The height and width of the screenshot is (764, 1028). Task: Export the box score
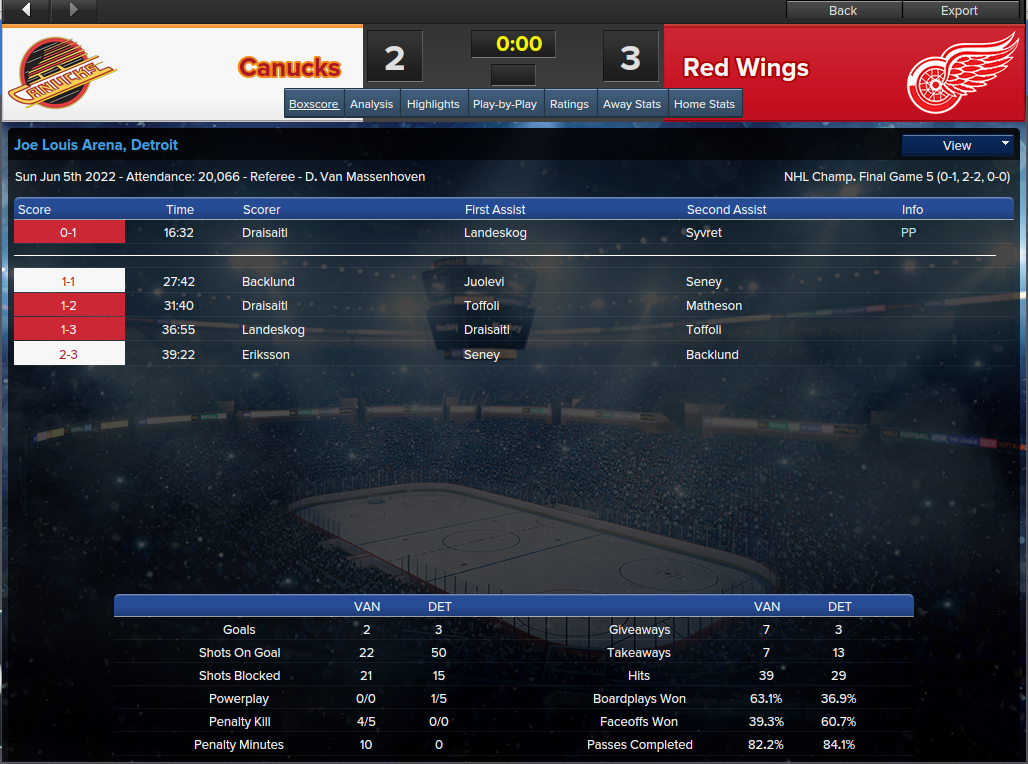pyautogui.click(x=959, y=10)
